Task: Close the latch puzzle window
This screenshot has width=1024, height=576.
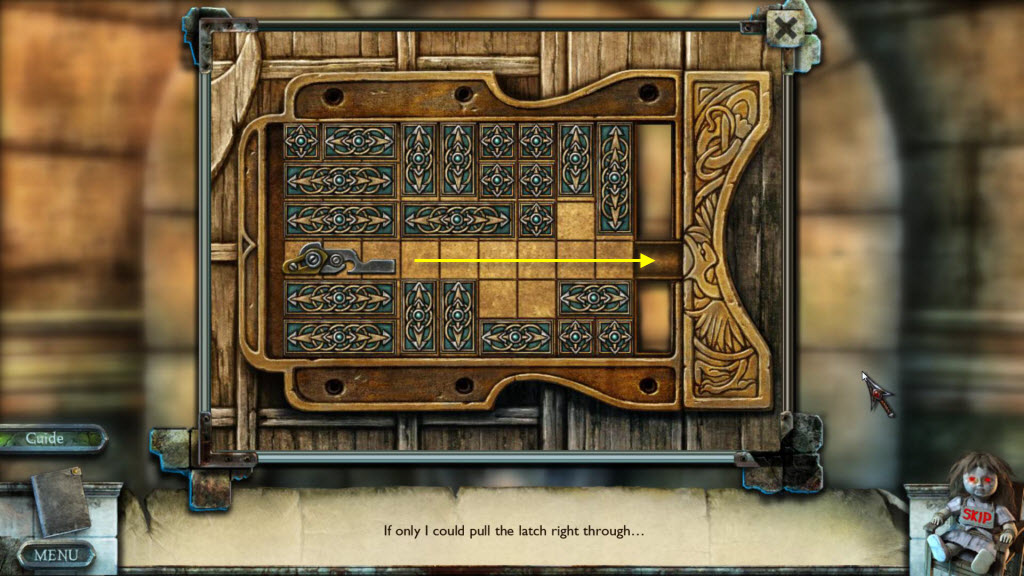Action: tap(786, 29)
